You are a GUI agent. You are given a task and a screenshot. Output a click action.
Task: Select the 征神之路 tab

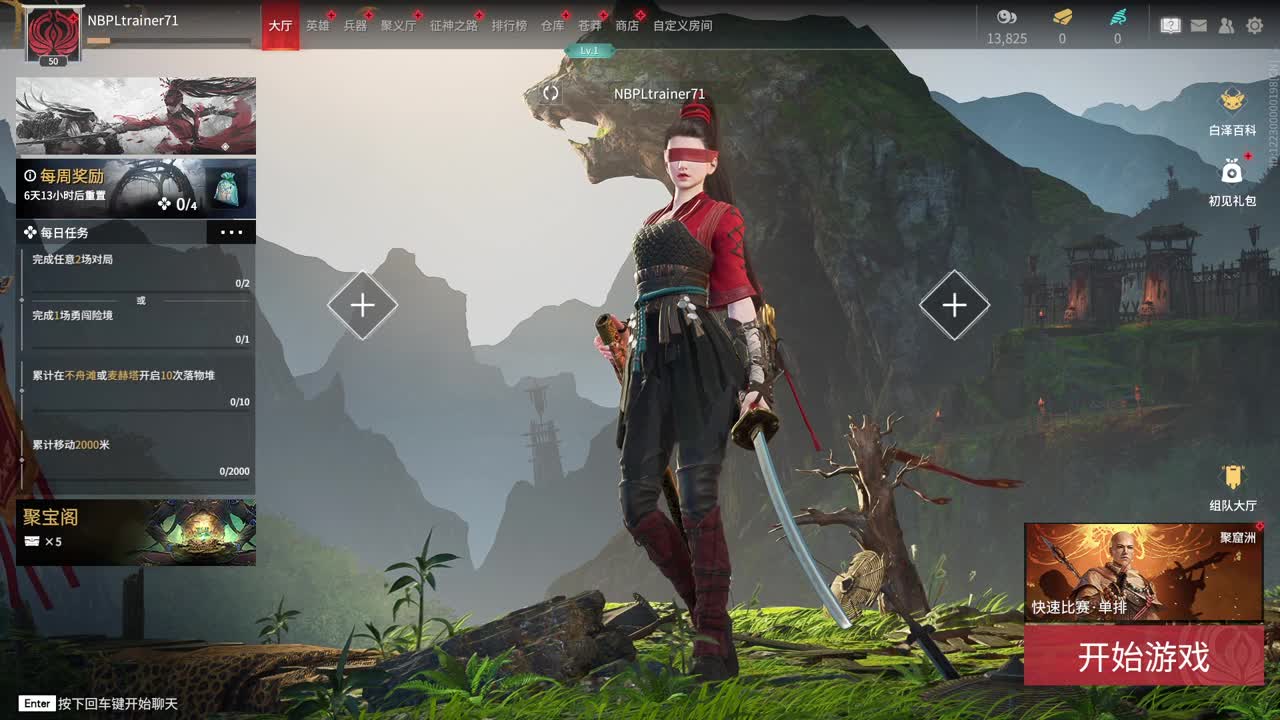pyautogui.click(x=454, y=26)
